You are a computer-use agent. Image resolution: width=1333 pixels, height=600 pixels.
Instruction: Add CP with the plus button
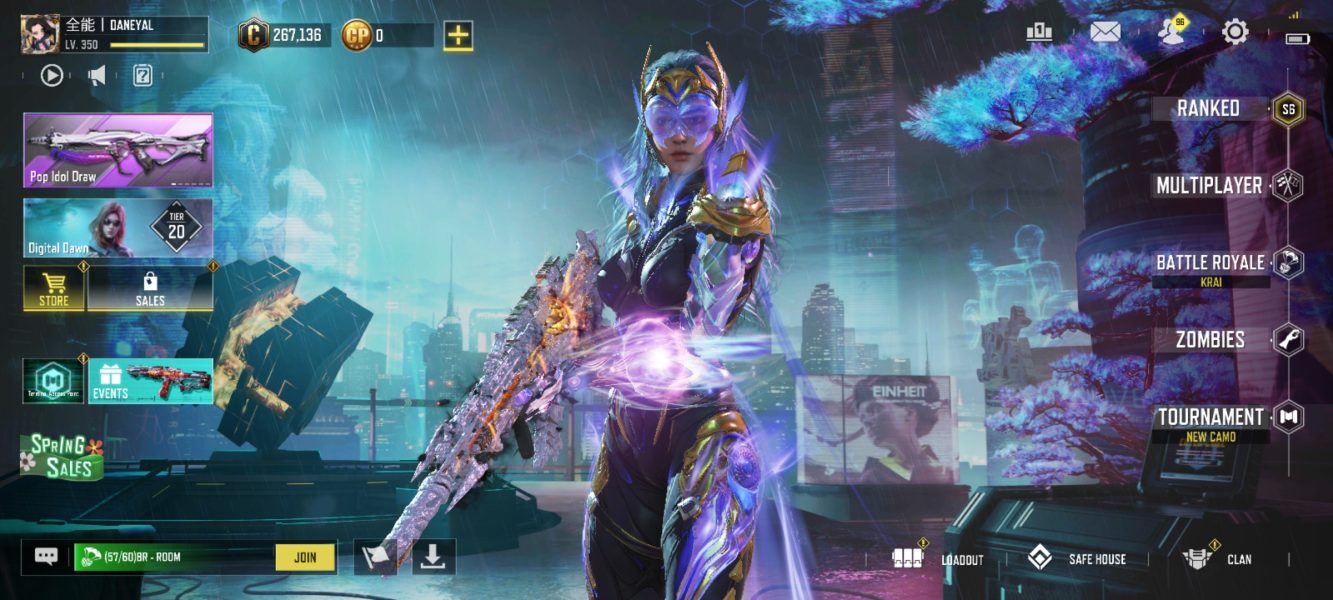[458, 36]
